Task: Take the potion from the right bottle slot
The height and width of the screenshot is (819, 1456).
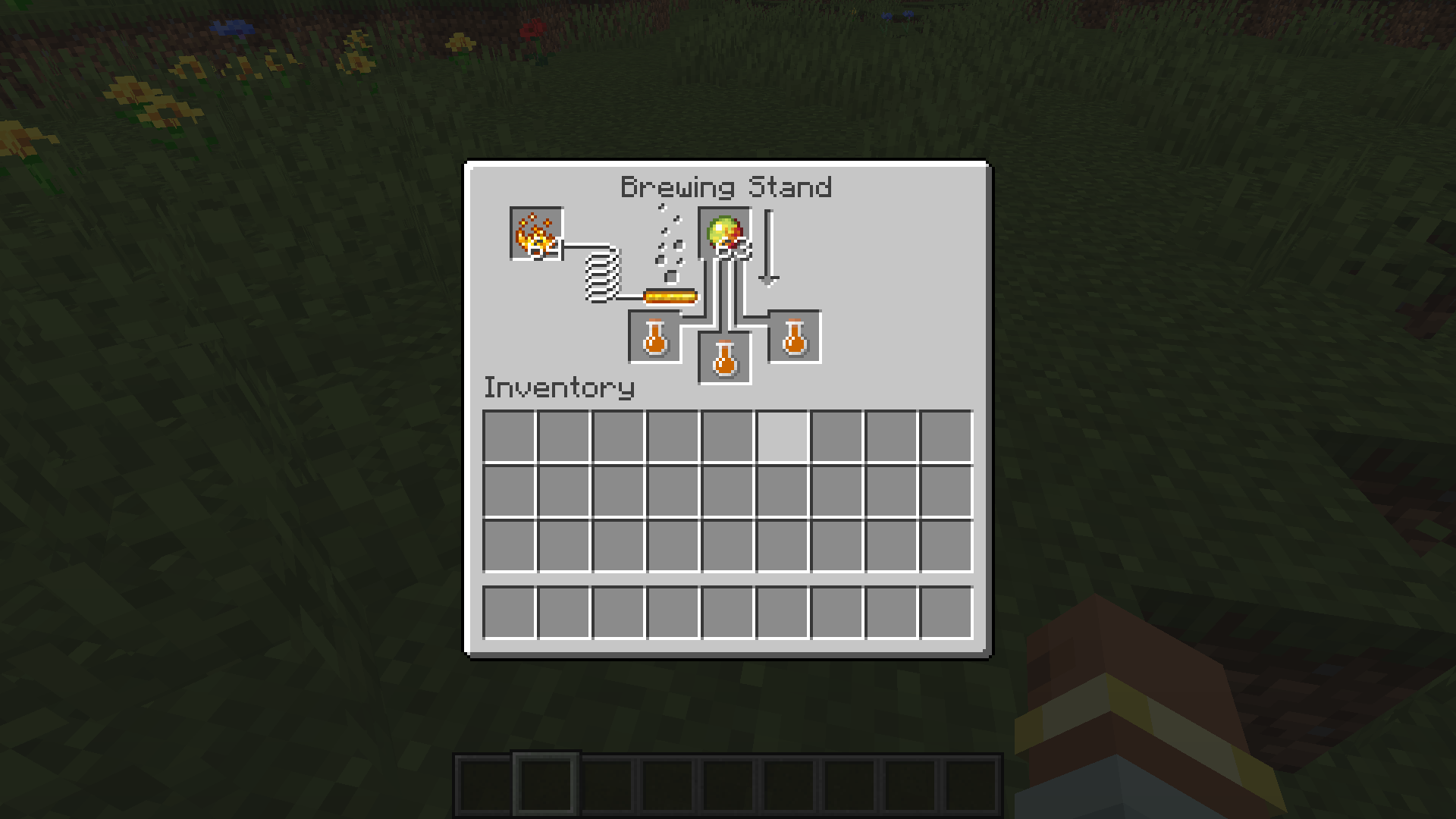Action: point(795,337)
